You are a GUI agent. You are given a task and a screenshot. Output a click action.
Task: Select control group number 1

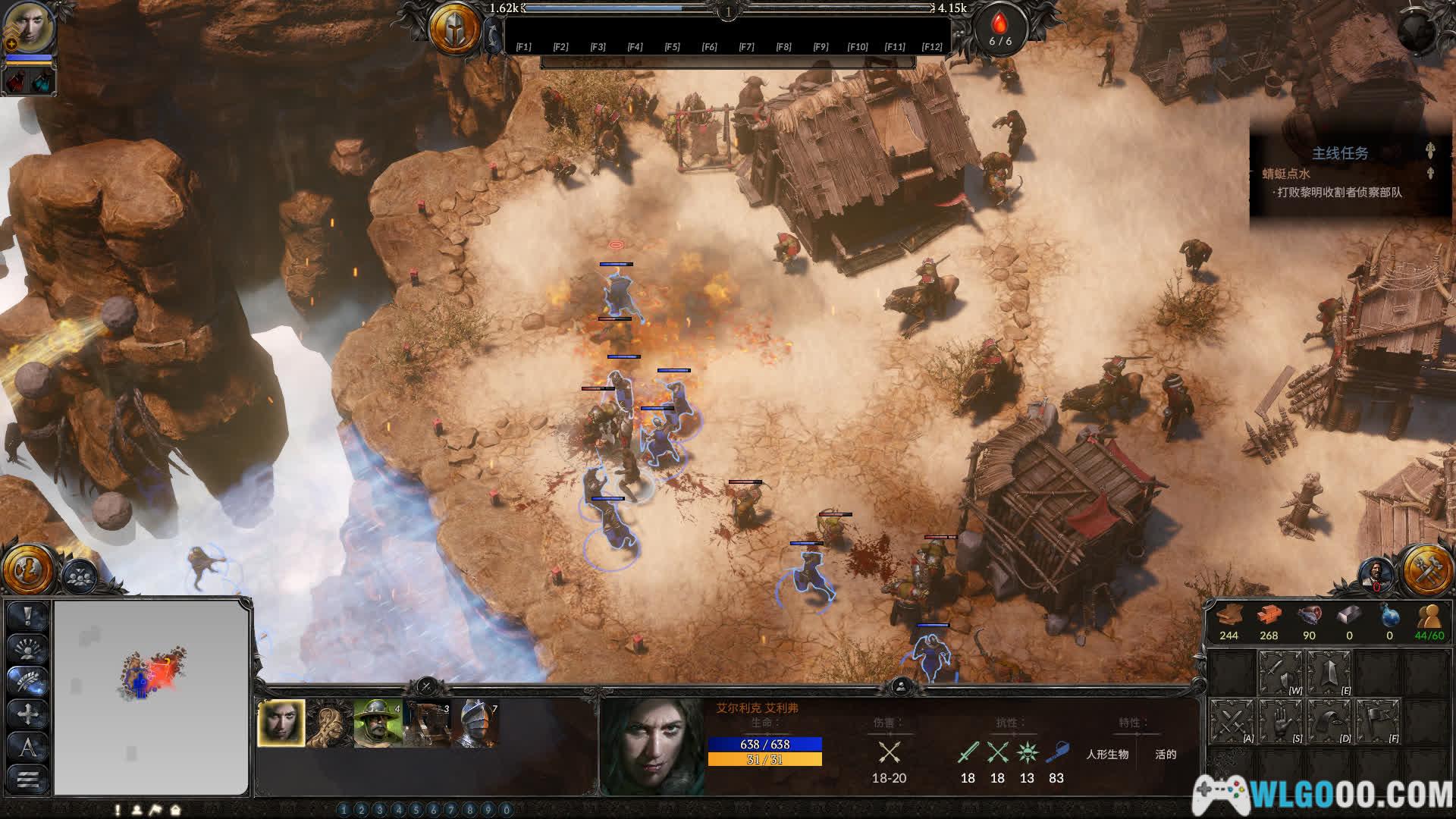tap(344, 810)
